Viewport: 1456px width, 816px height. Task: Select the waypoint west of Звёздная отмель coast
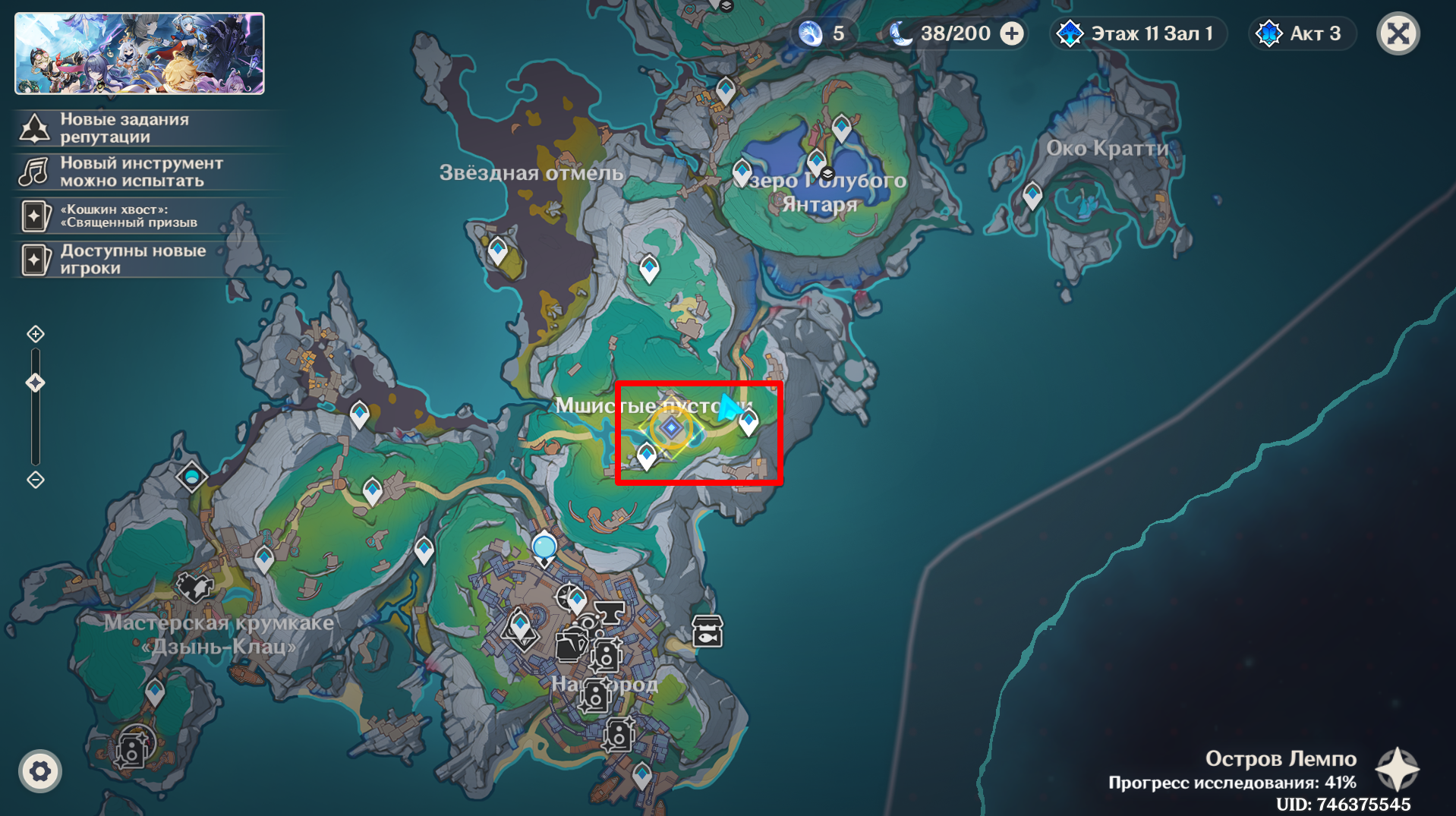498,250
